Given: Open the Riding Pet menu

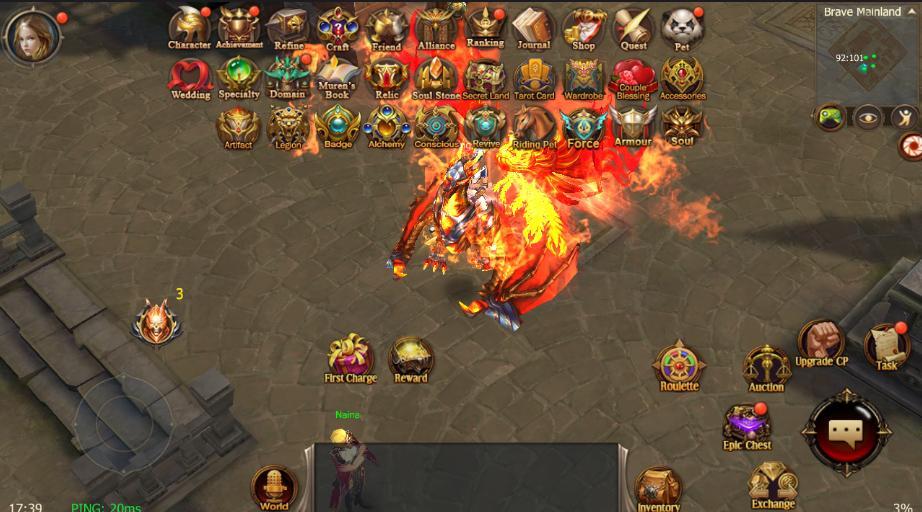Looking at the screenshot, I should pyautogui.click(x=534, y=125).
